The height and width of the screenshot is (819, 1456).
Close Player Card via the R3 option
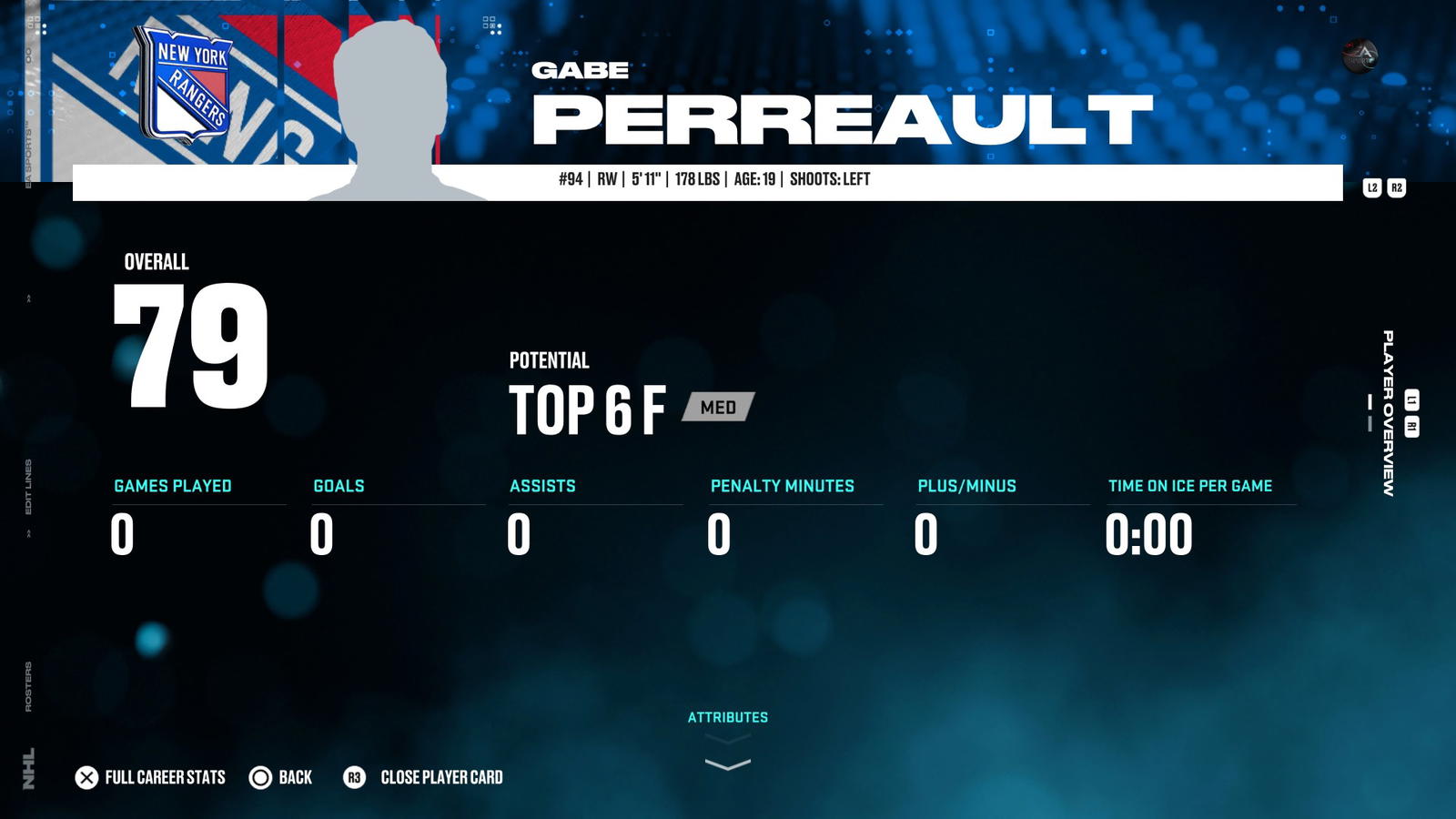click(443, 777)
